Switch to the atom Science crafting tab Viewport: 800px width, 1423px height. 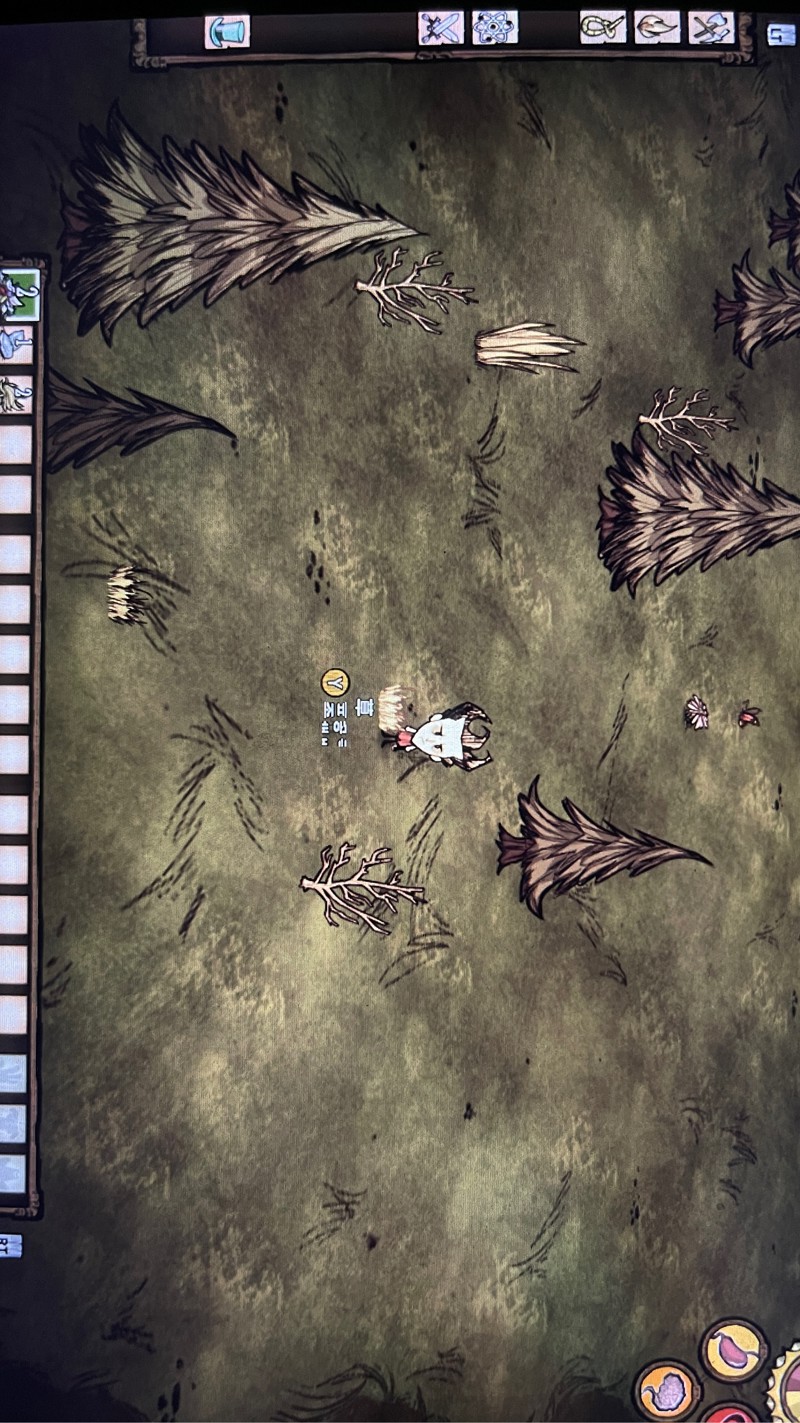[x=494, y=27]
